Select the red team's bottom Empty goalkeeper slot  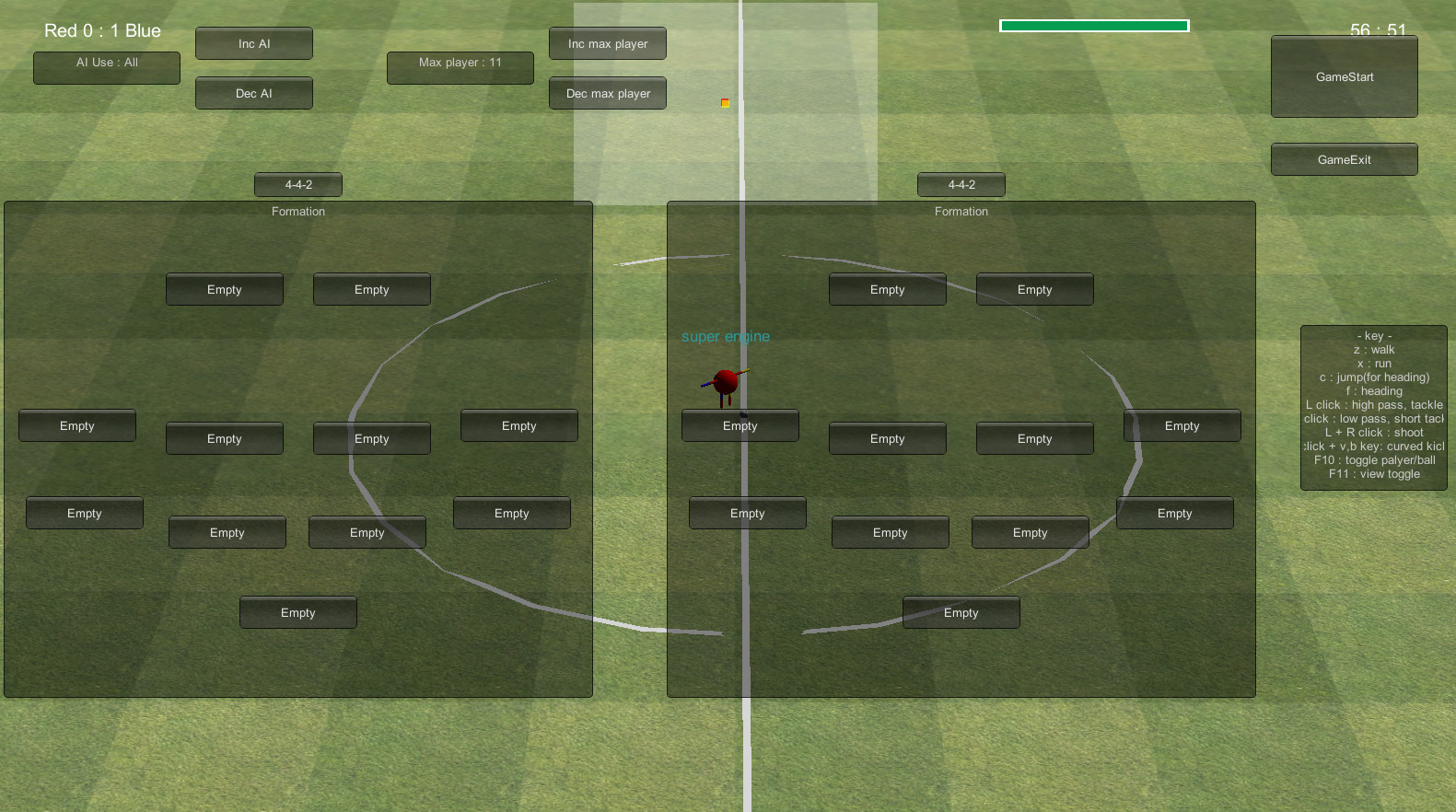(x=297, y=611)
